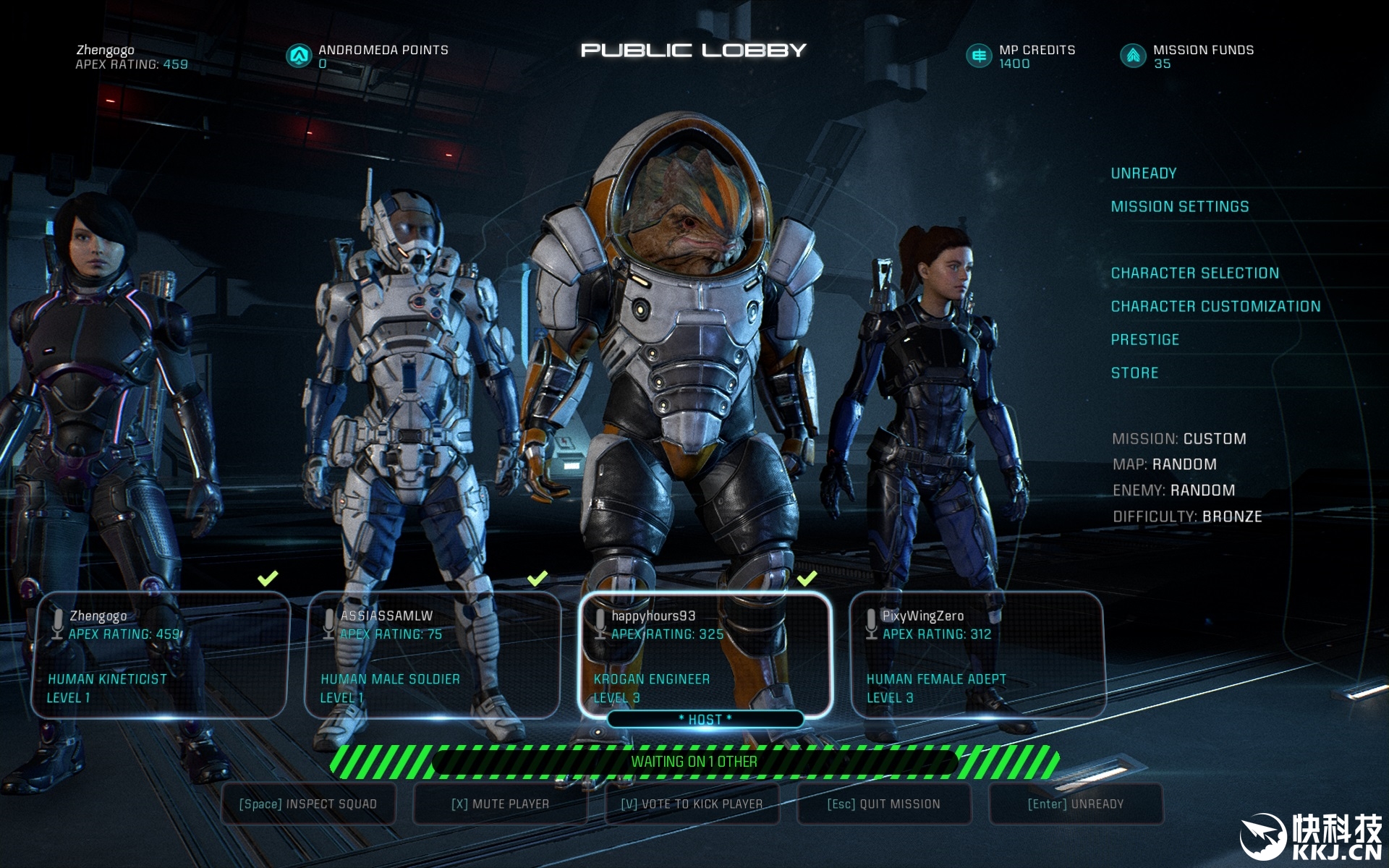The width and height of the screenshot is (1389, 868).
Task: Click the Inspect Squad button
Action: point(308,804)
